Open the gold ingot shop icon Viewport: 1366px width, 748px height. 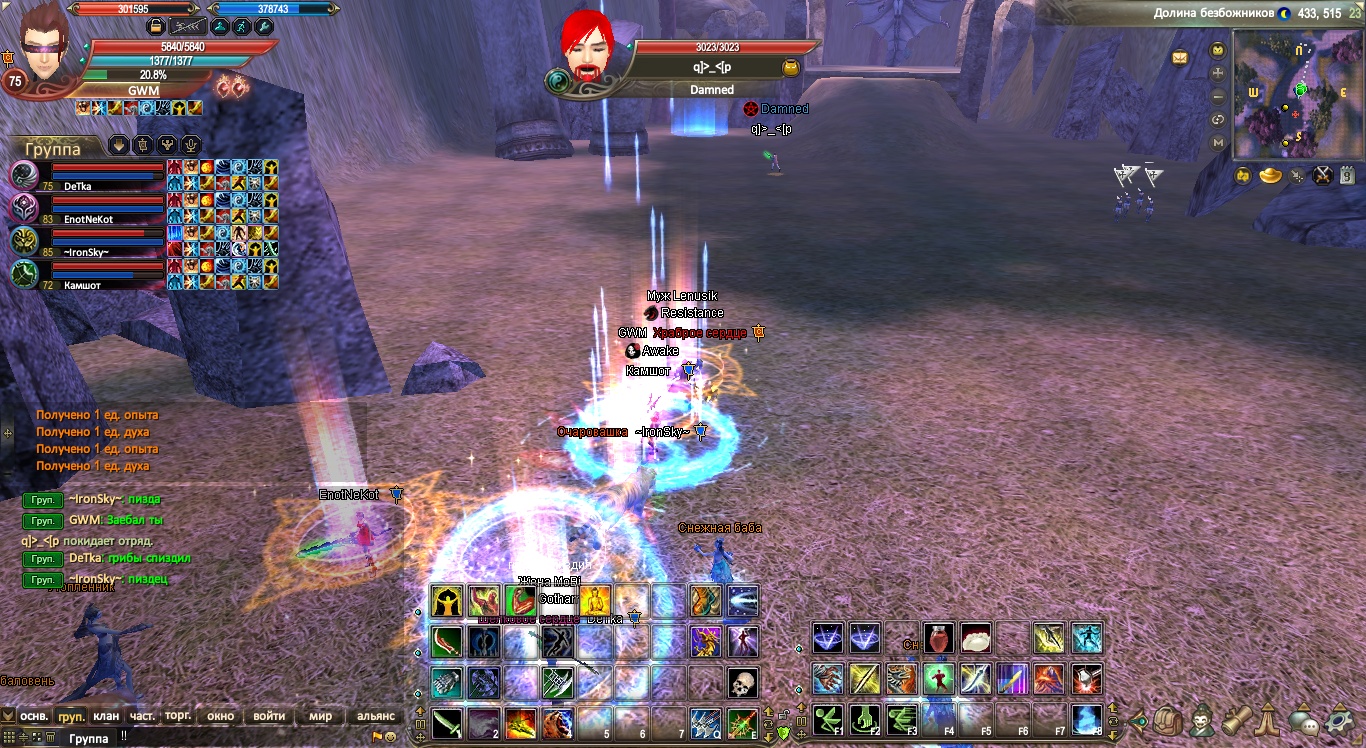1270,176
